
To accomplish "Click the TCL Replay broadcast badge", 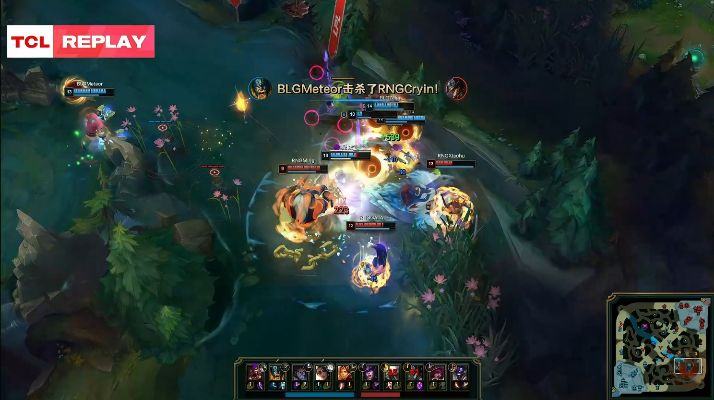I will [x=81, y=42].
